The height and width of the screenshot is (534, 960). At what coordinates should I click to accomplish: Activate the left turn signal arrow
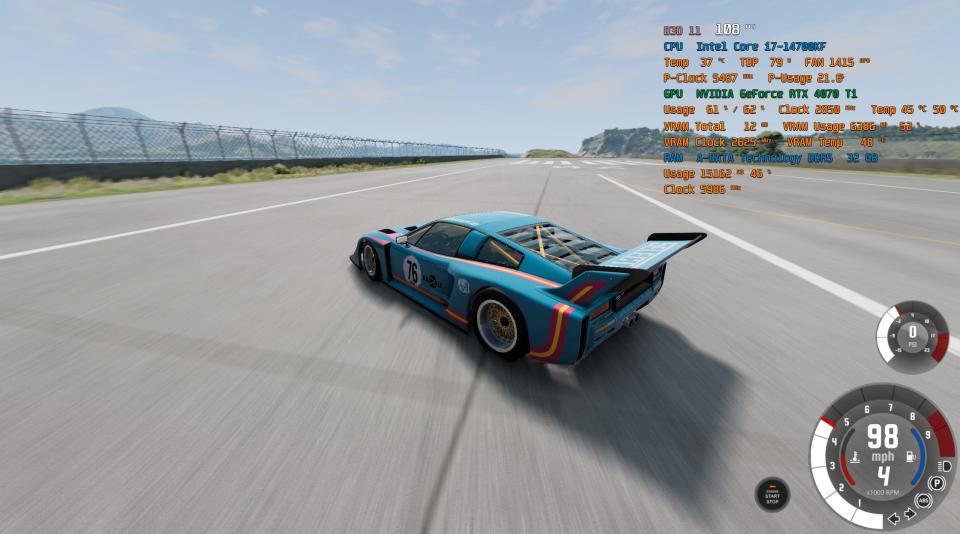point(894,518)
